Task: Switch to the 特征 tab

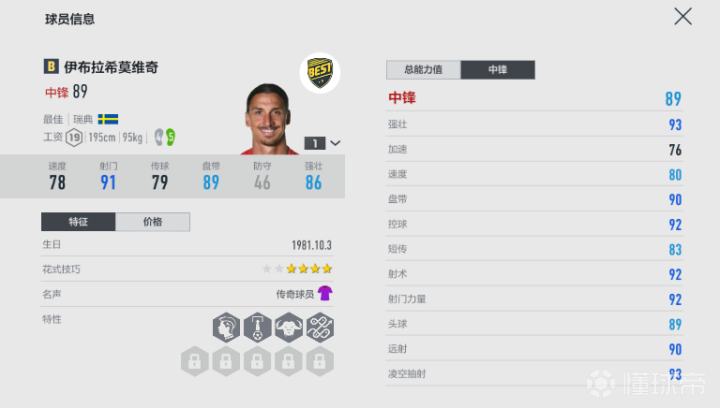Action: (78, 222)
